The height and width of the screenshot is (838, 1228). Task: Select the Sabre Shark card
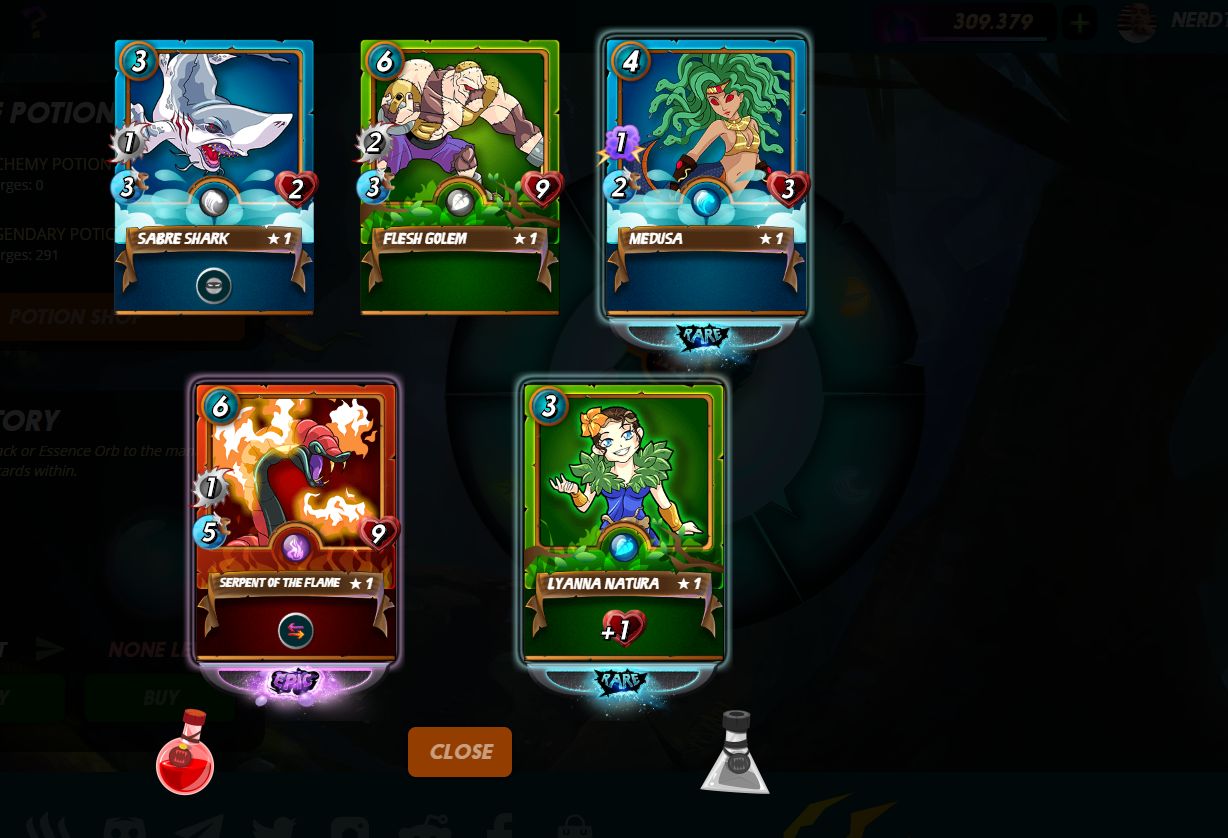pos(214,177)
